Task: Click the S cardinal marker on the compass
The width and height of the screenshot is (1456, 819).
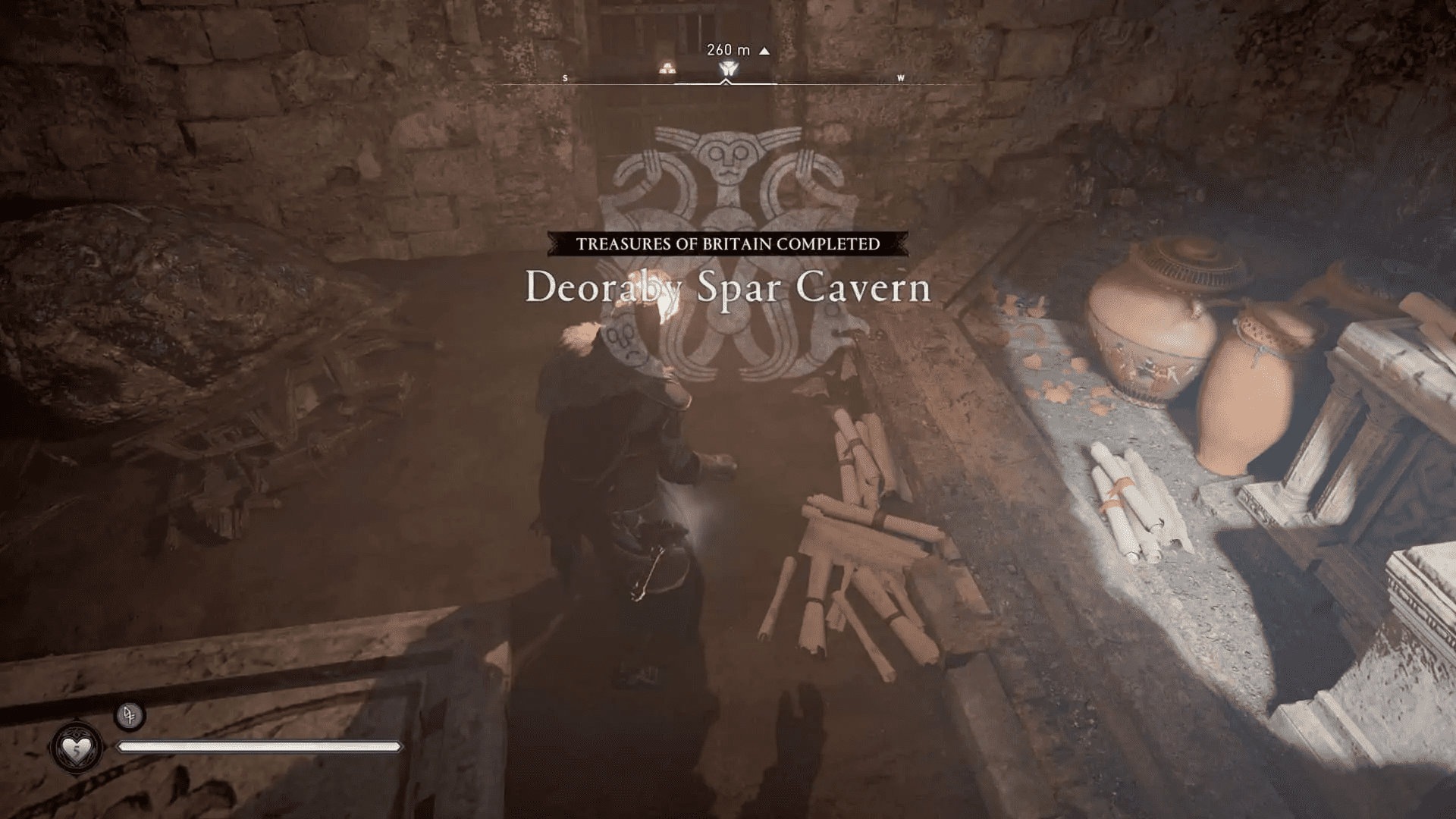Action: click(564, 77)
